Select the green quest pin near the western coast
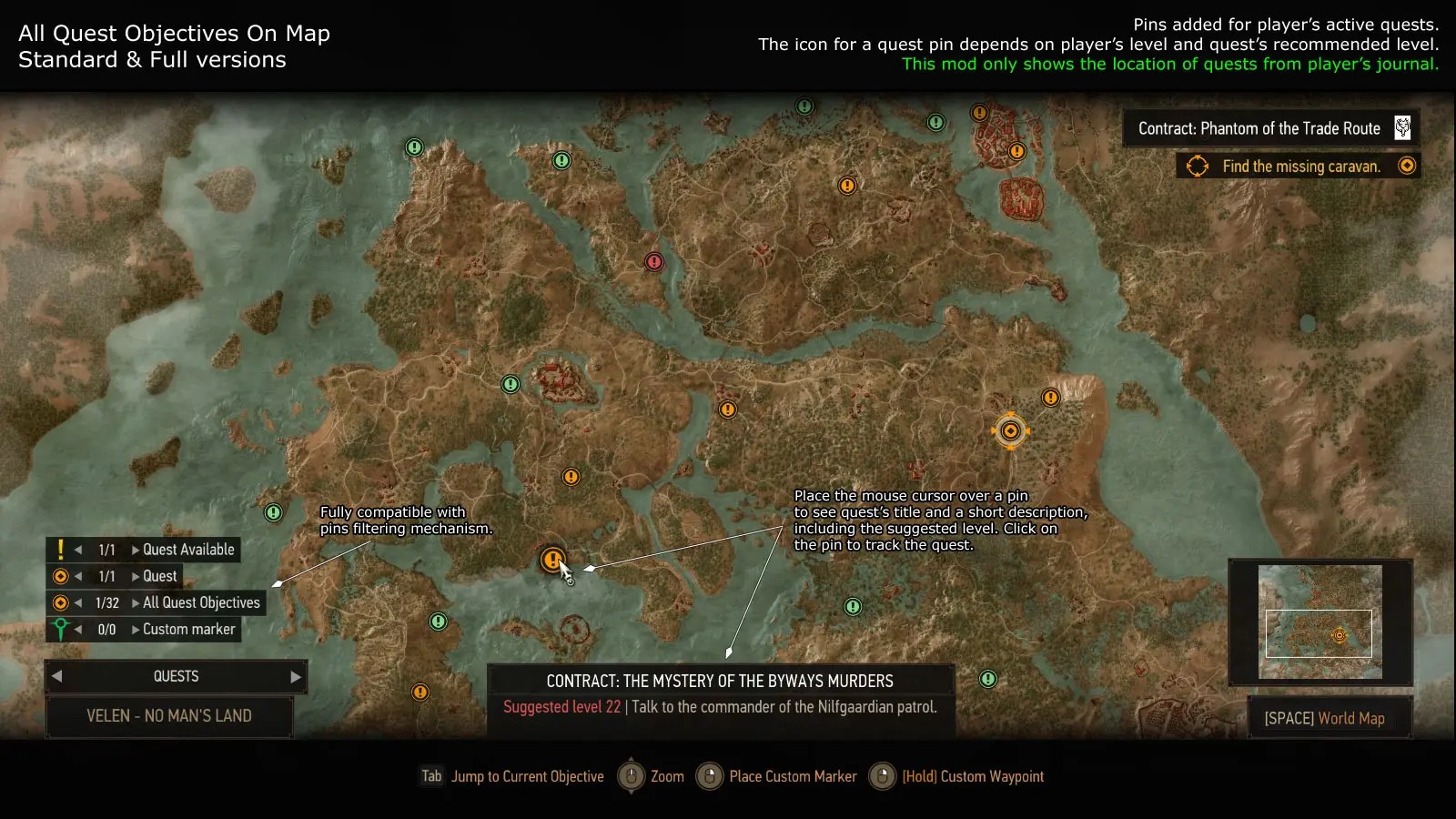 point(272,513)
